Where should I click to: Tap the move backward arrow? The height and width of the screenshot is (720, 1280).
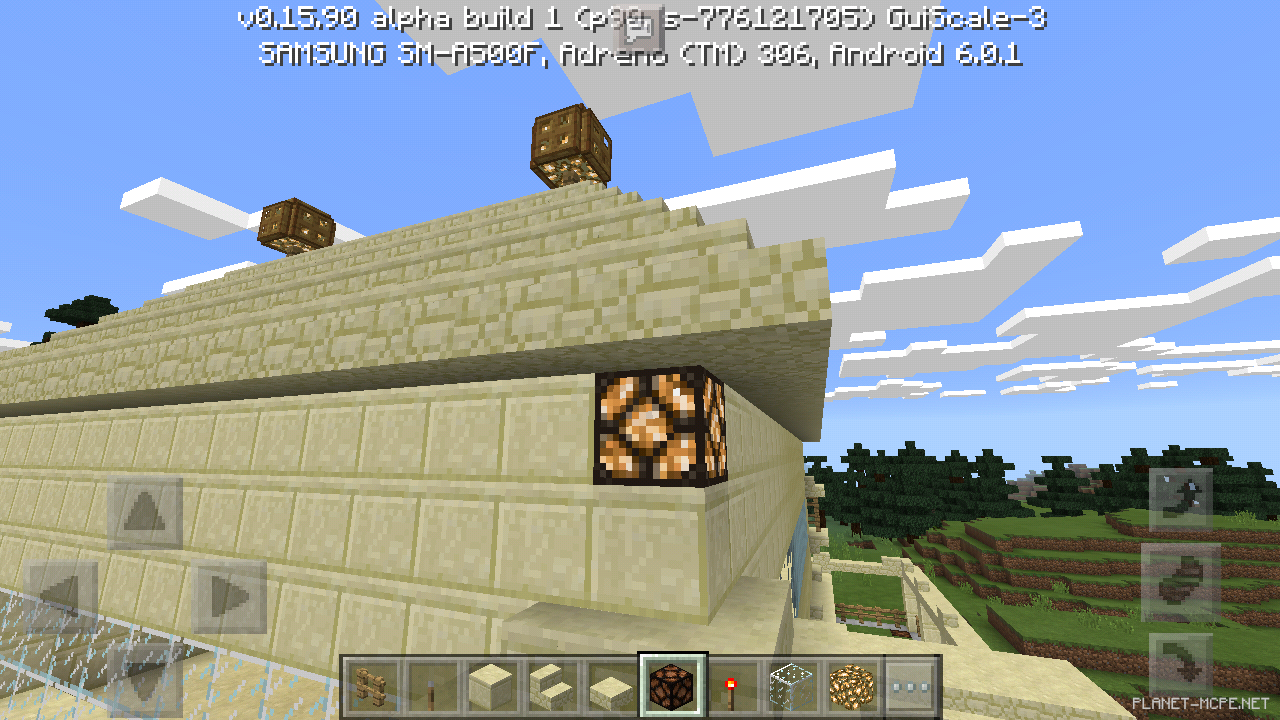coord(145,680)
